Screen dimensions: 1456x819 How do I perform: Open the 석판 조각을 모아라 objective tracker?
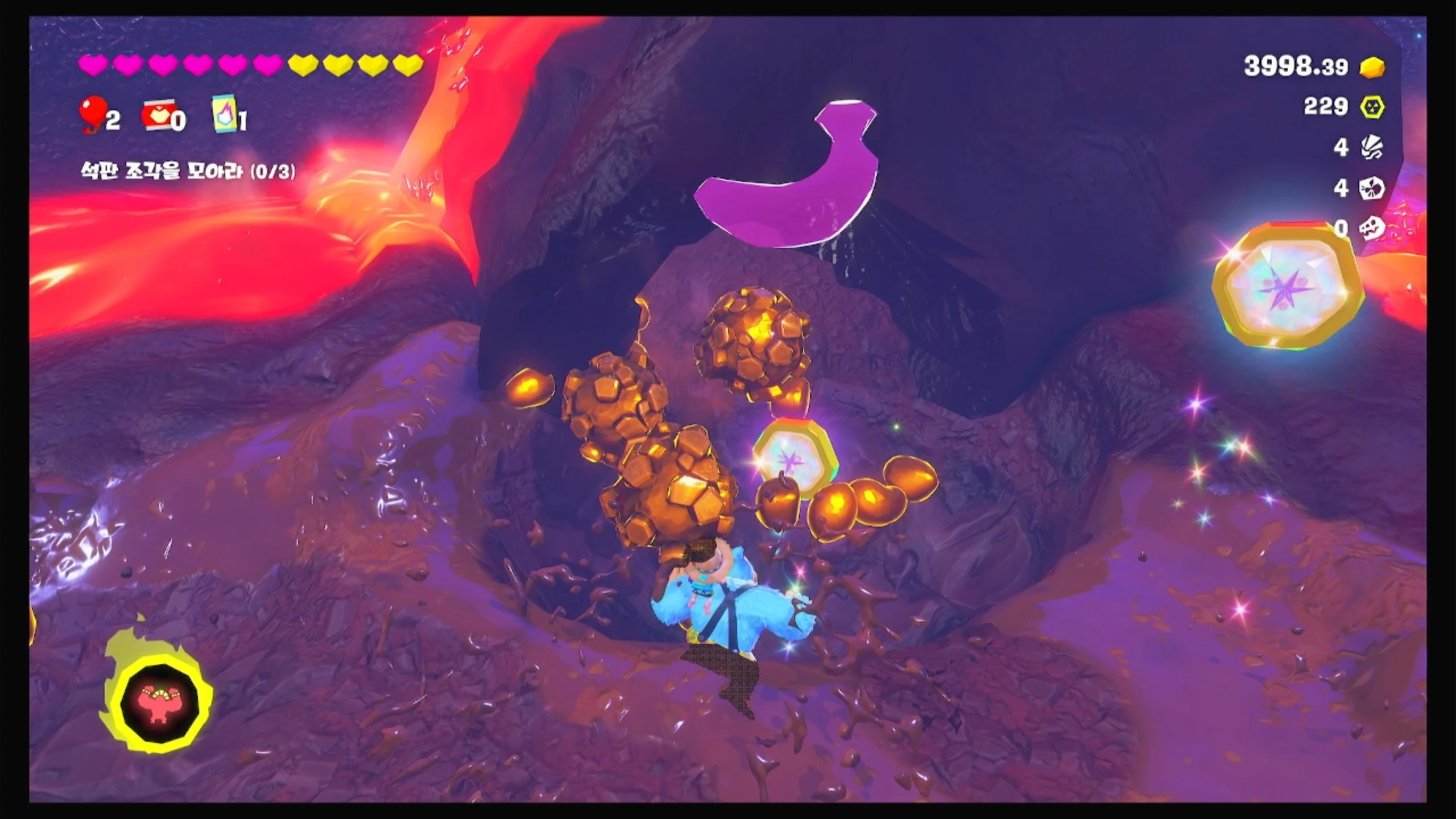point(188,171)
